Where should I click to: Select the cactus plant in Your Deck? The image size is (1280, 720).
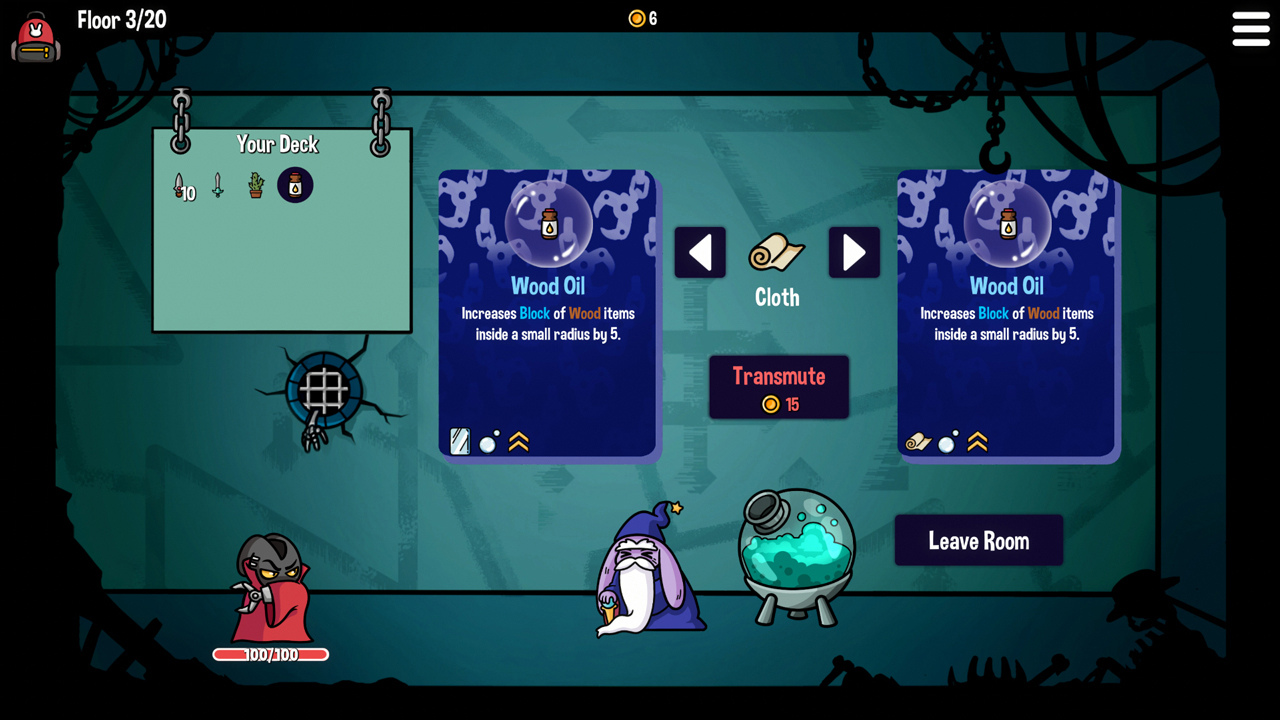tap(254, 186)
